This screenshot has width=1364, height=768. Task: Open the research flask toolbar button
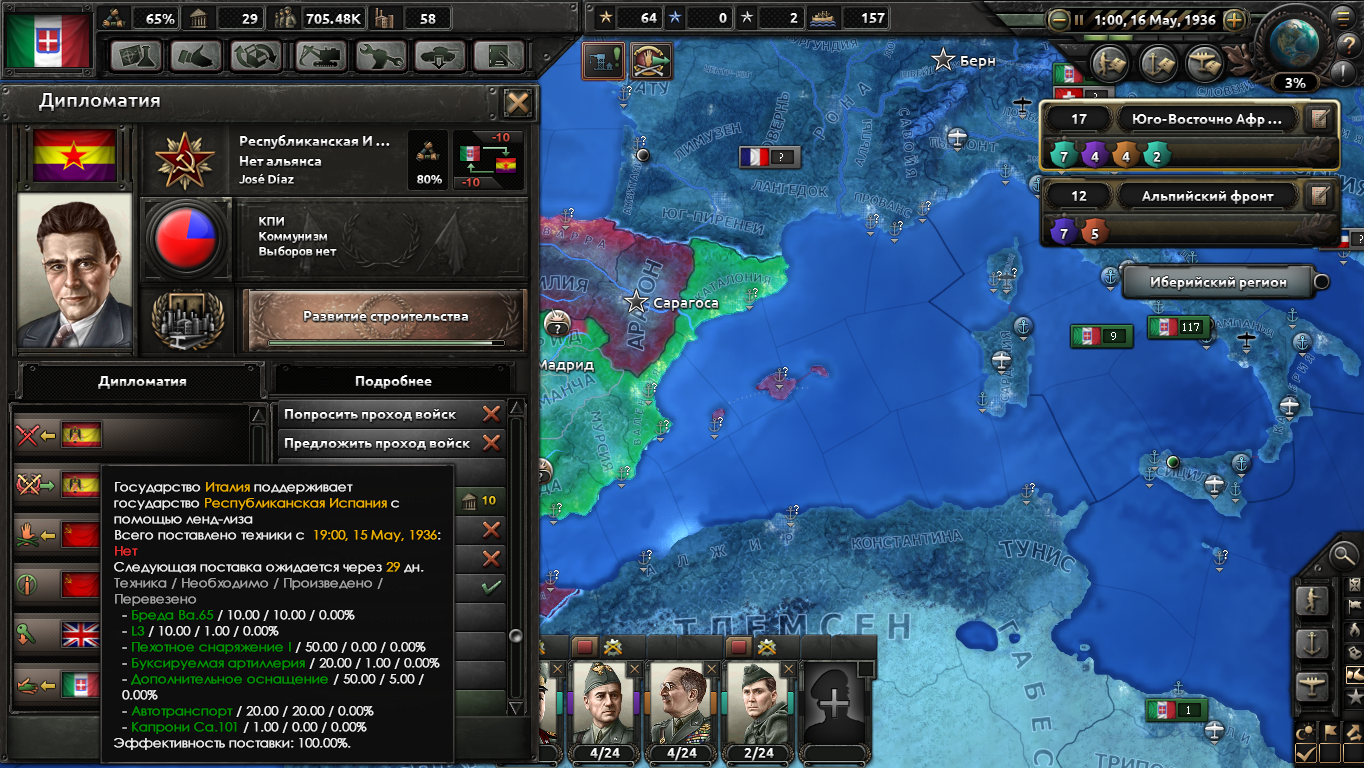tap(135, 56)
